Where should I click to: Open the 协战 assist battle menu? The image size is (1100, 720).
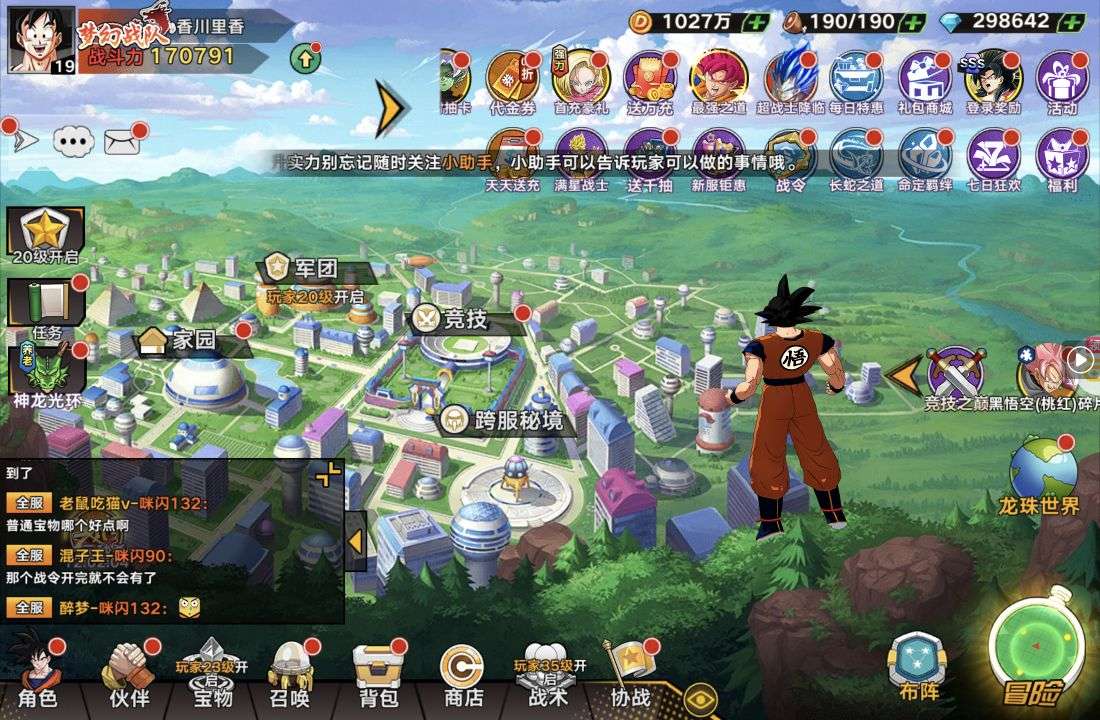[x=630, y=672]
